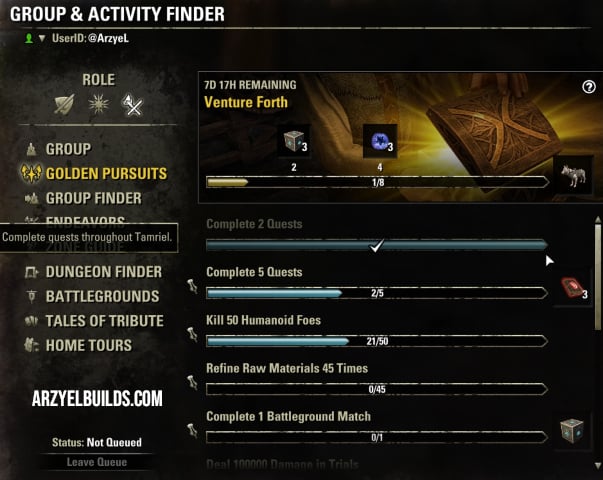
Task: Open the UserID status dropdown
Action: click(41, 39)
